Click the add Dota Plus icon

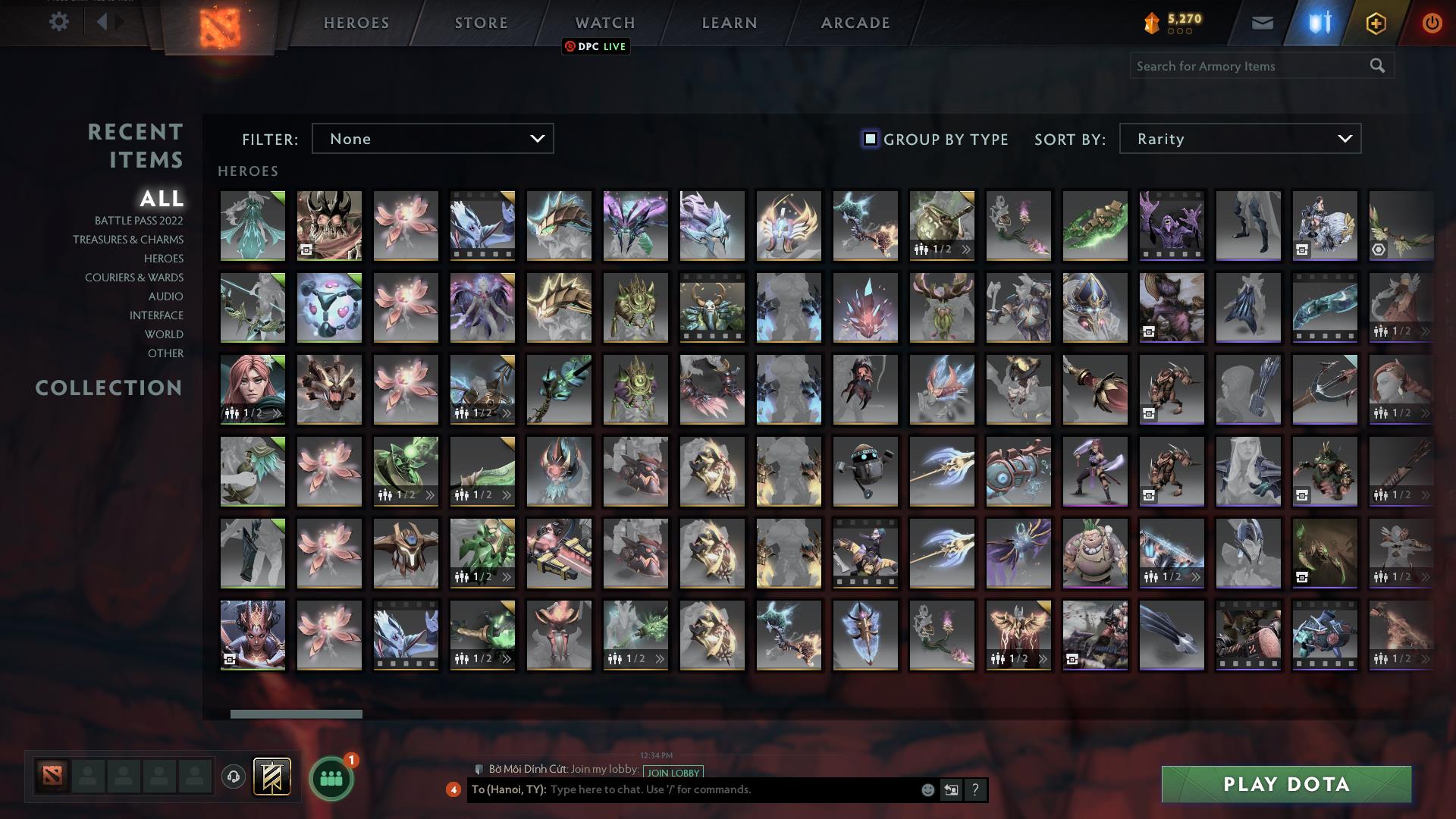point(1375,23)
